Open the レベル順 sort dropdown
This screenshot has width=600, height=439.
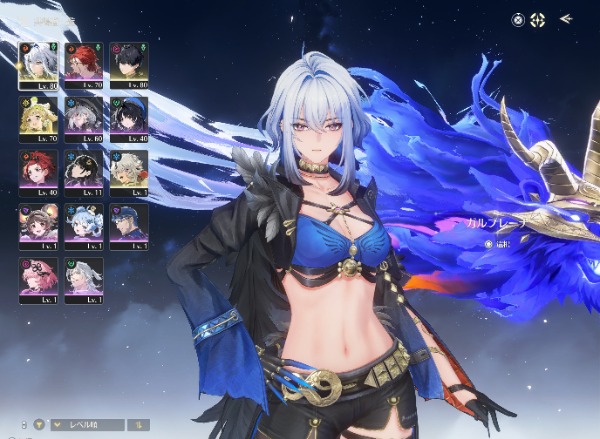tap(88, 425)
